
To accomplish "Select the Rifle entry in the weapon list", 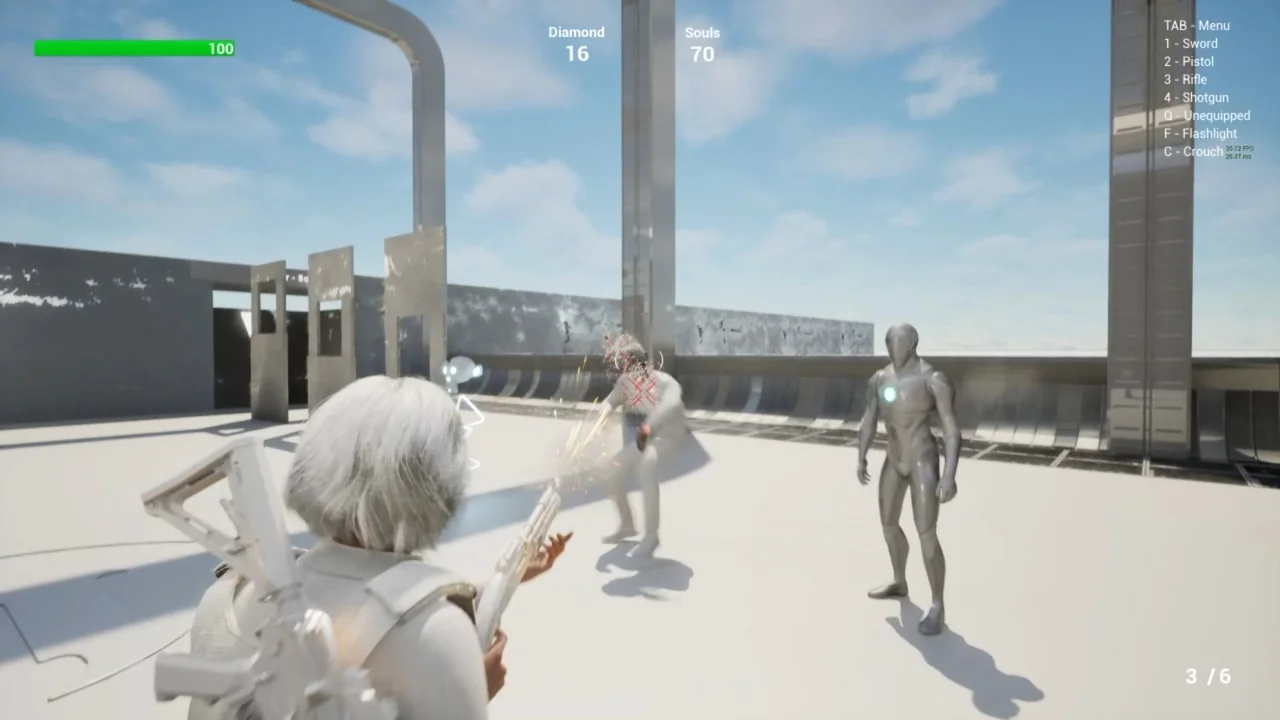I will (x=1186, y=79).
